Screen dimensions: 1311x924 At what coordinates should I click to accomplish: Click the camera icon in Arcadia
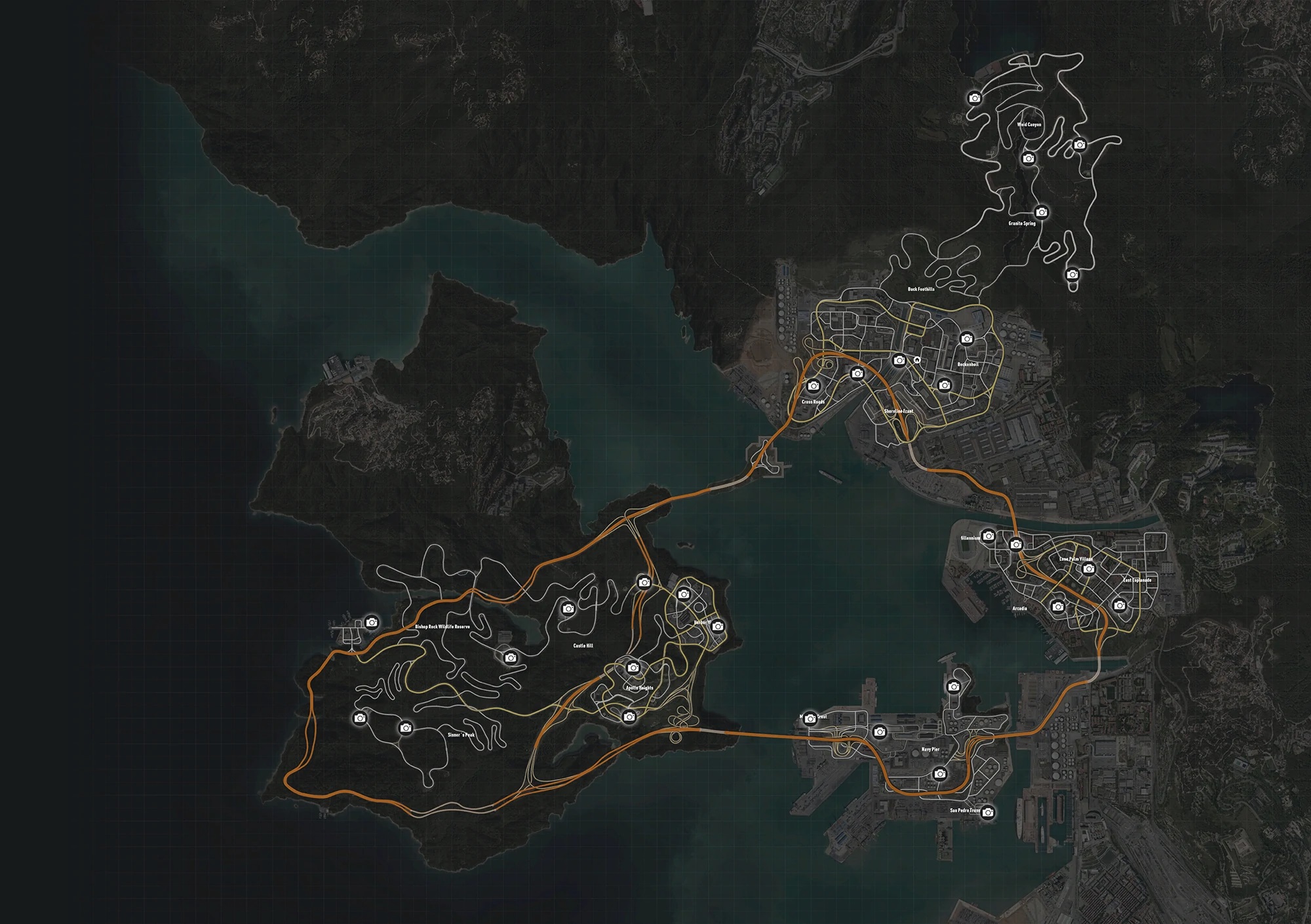coord(1058,607)
